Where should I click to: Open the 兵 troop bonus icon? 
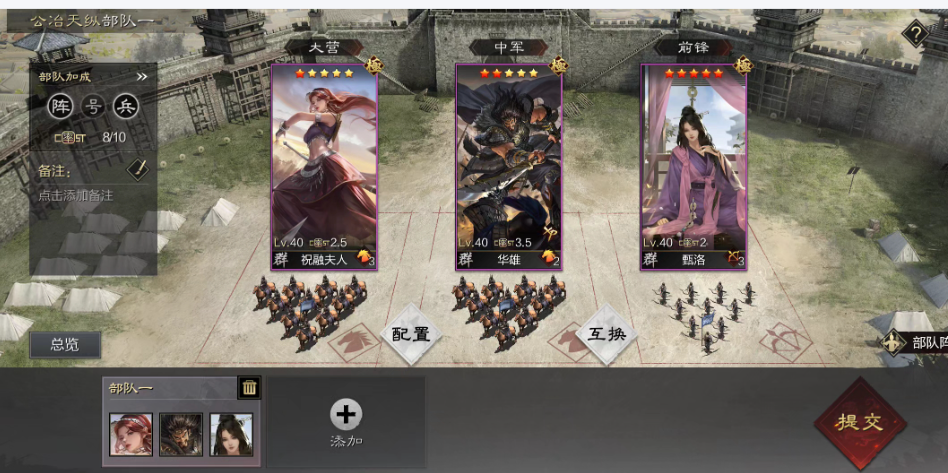(x=125, y=106)
